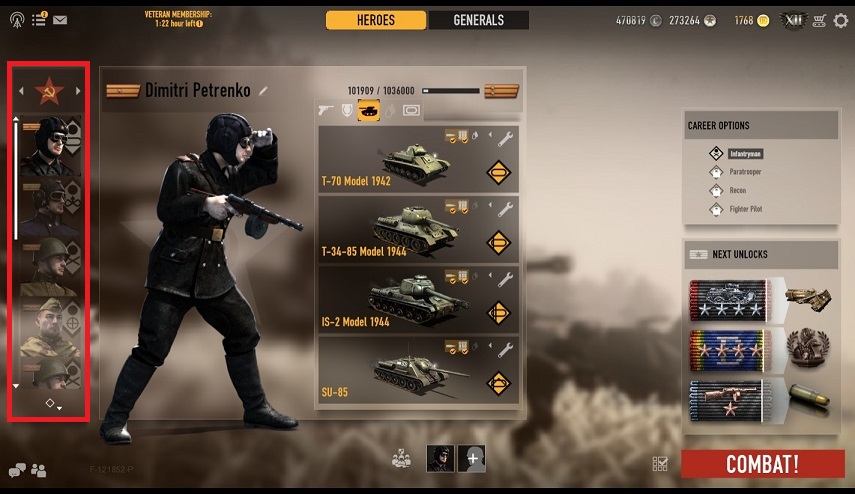Select the Heroes tab
The image size is (855, 494).
click(376, 20)
